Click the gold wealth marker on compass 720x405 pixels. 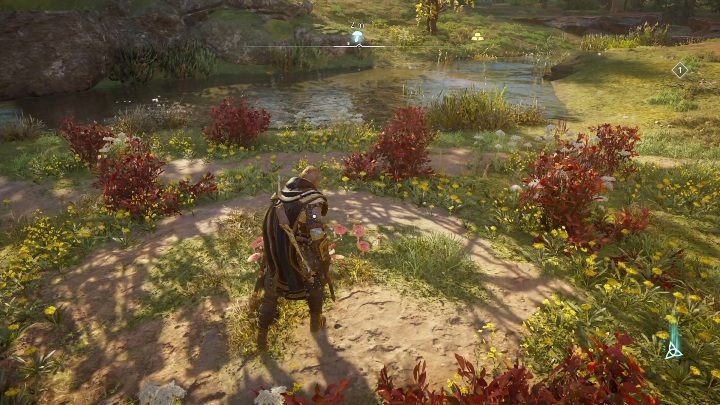(477, 37)
